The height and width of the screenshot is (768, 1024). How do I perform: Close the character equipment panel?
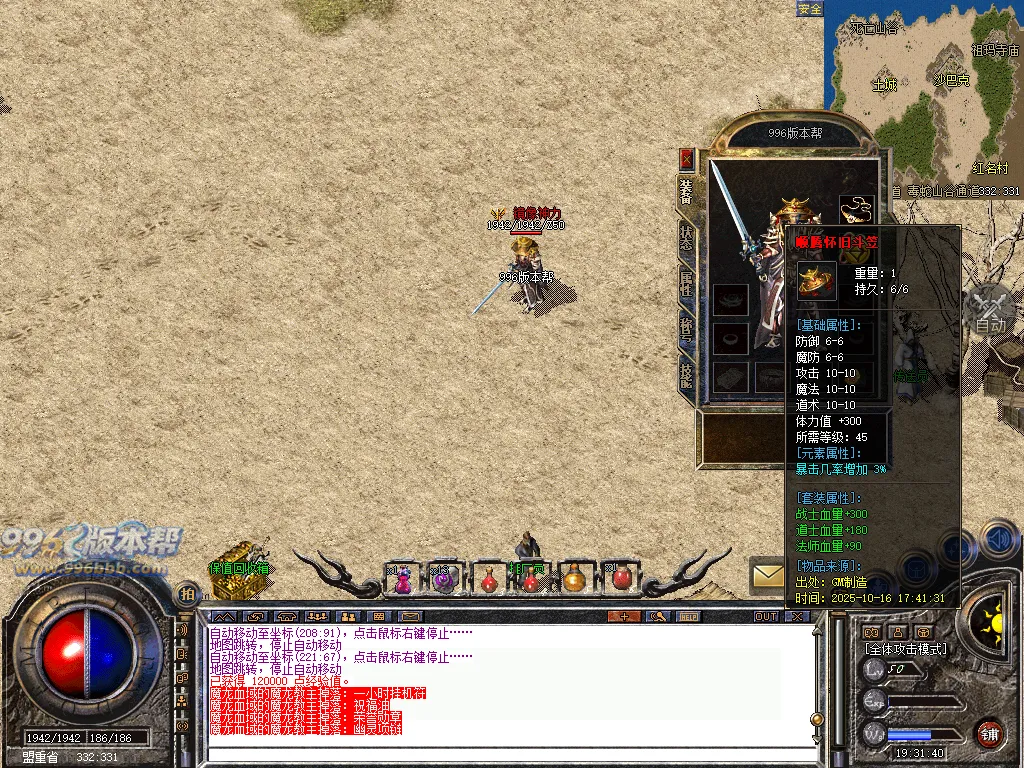coord(687,158)
